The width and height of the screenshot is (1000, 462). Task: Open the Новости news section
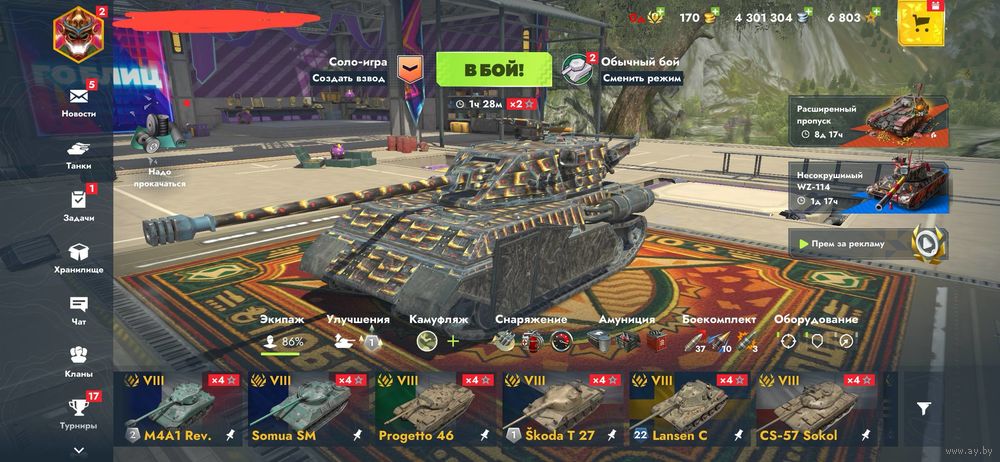point(79,99)
